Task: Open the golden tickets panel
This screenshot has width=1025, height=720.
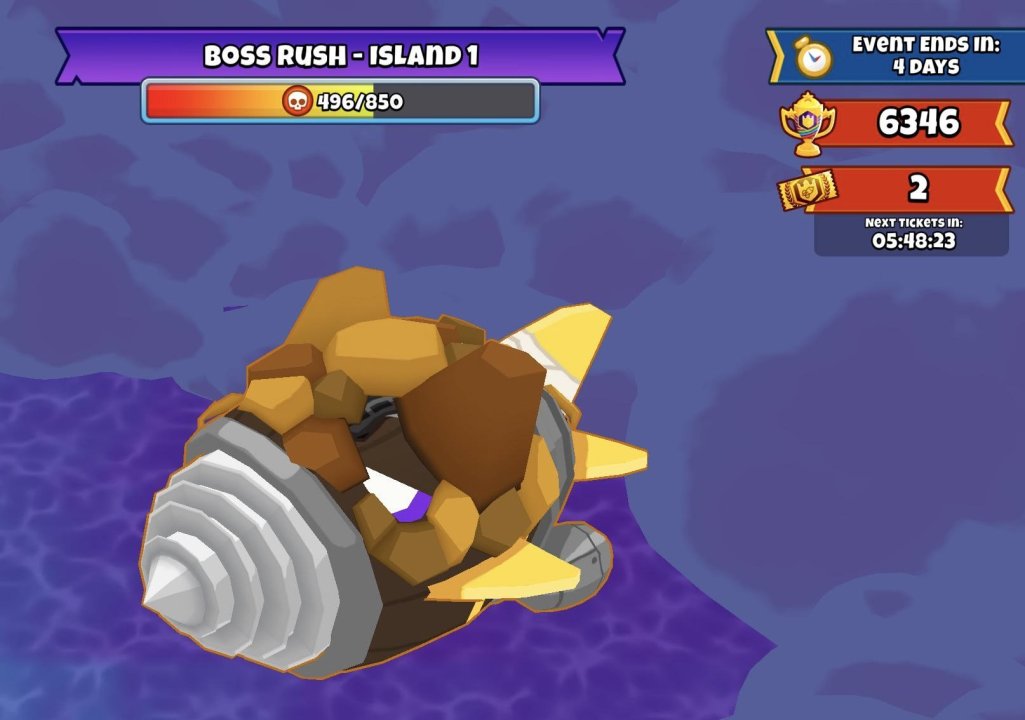Action: coord(806,189)
